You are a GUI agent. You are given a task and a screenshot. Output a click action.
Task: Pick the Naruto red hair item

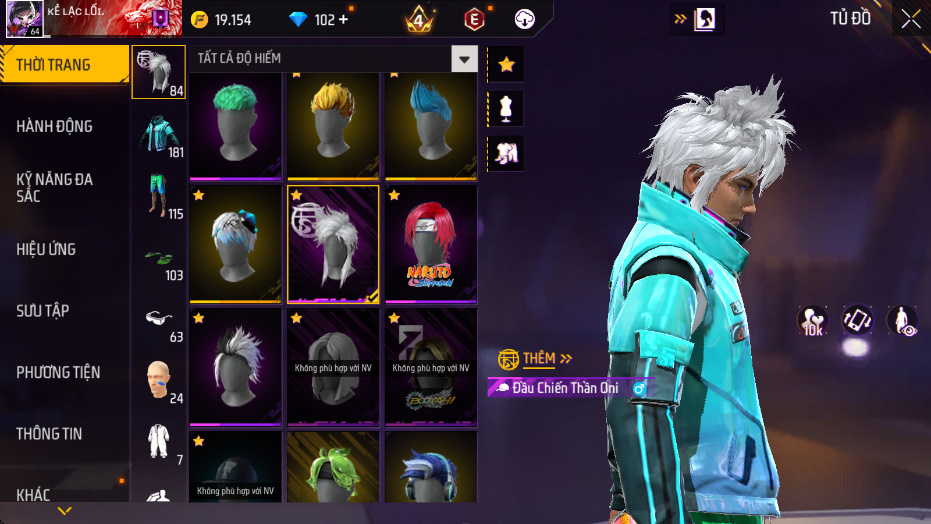pos(431,243)
